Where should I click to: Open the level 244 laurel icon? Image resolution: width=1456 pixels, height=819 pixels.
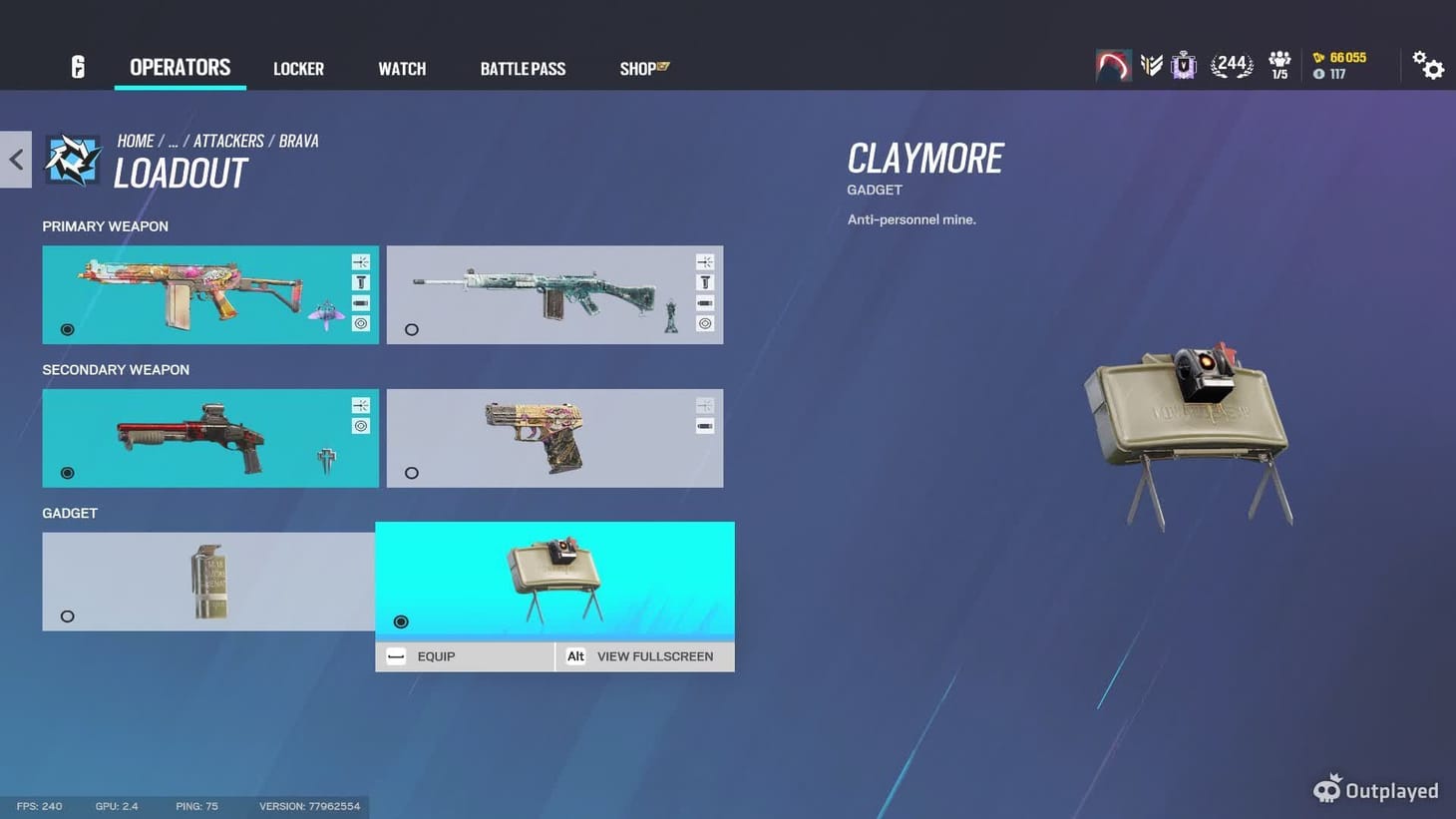point(1232,63)
